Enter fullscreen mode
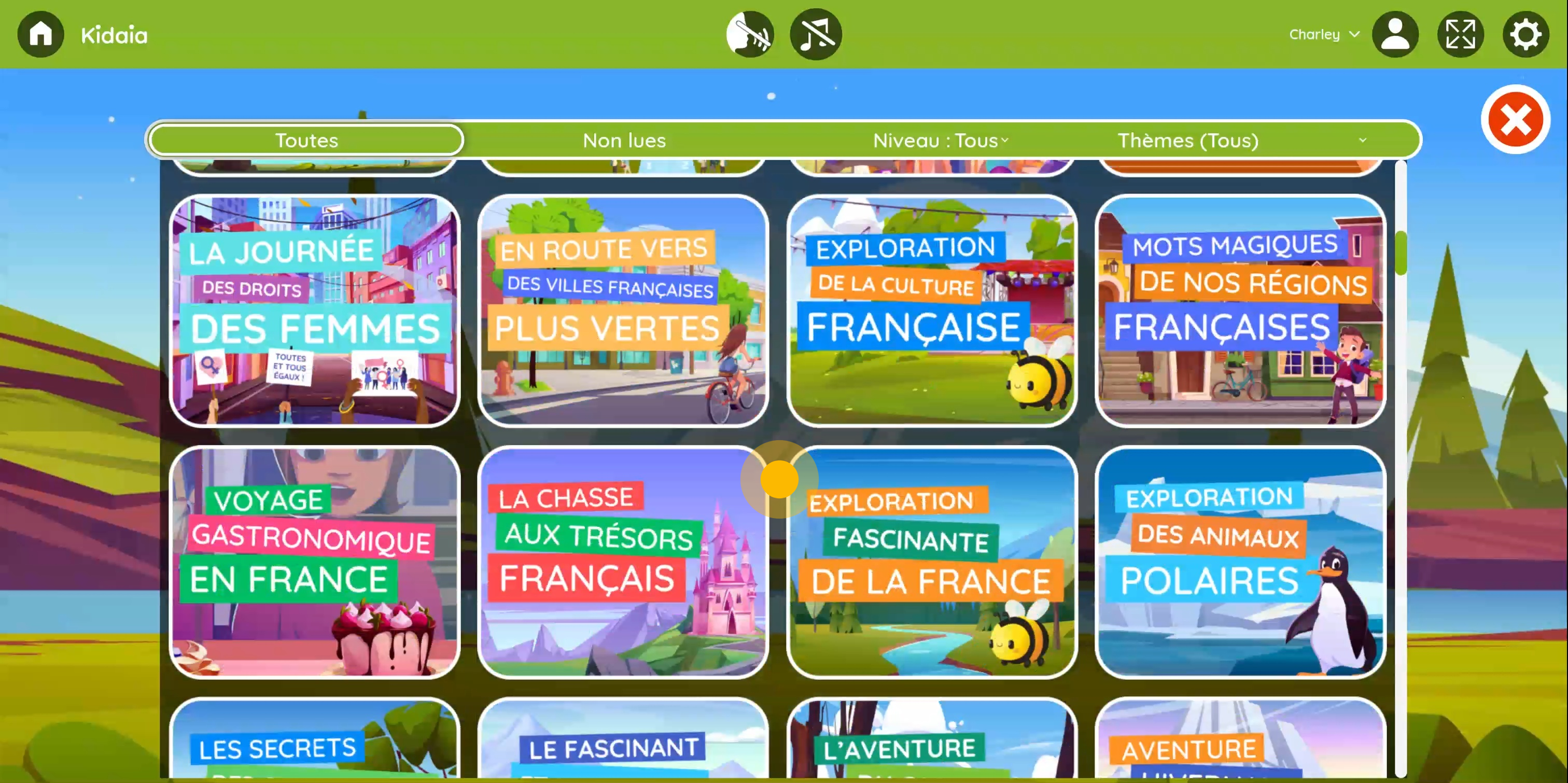 1460,34
